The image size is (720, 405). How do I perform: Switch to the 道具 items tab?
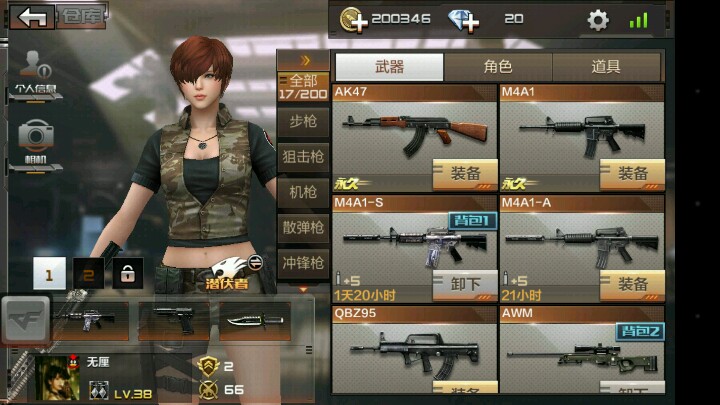click(606, 67)
